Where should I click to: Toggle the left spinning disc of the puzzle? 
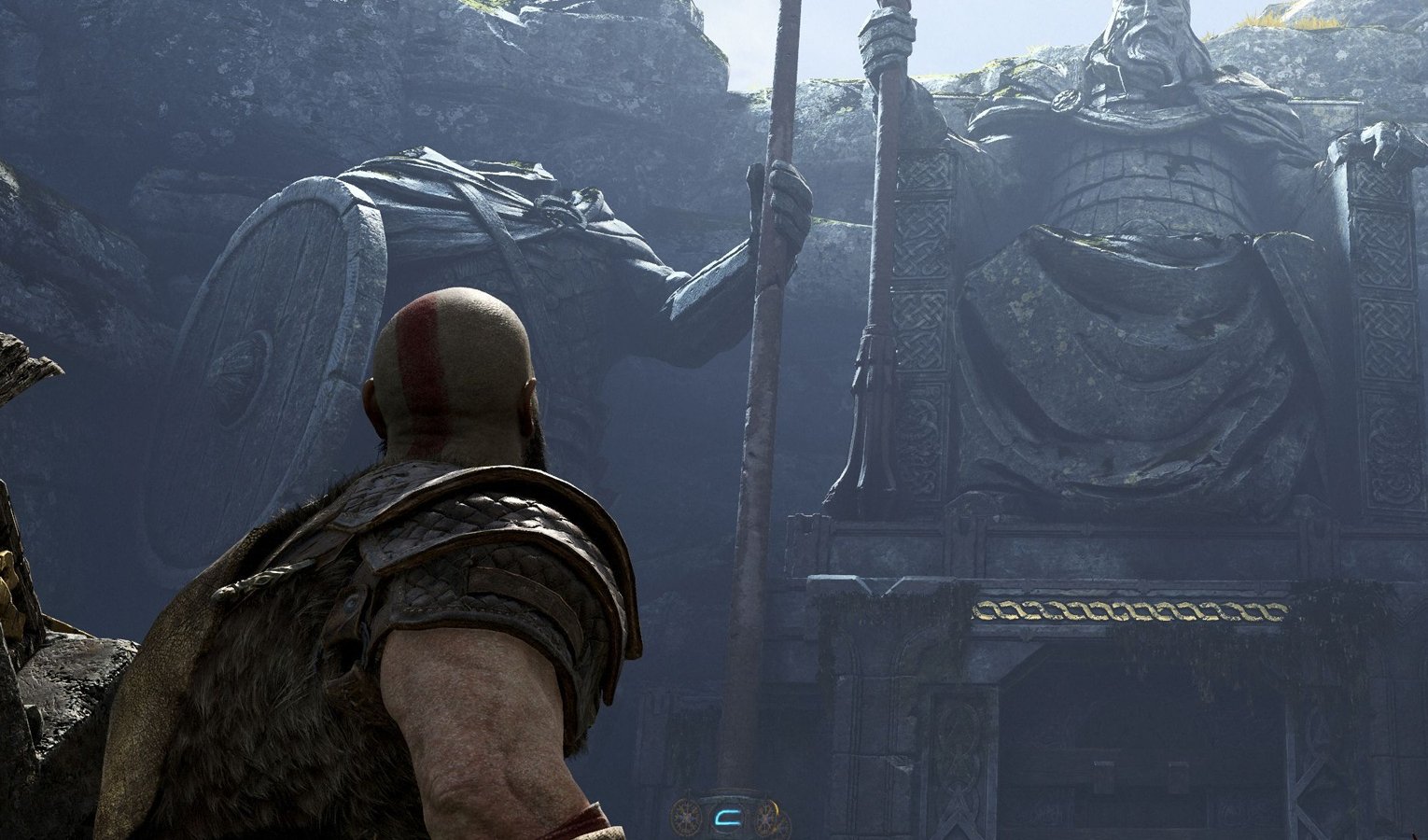[686, 819]
